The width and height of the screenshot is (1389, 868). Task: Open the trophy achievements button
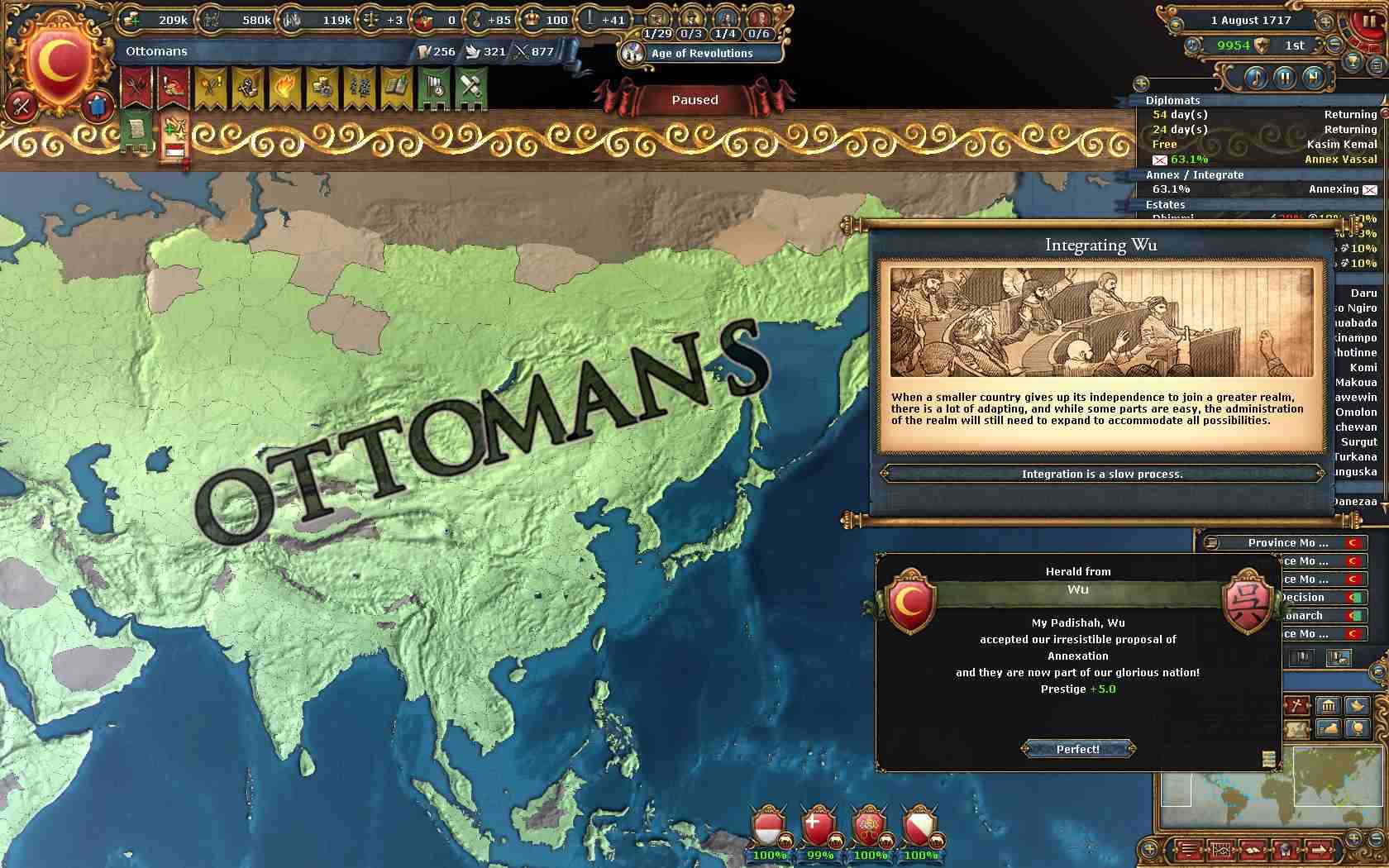1353,62
